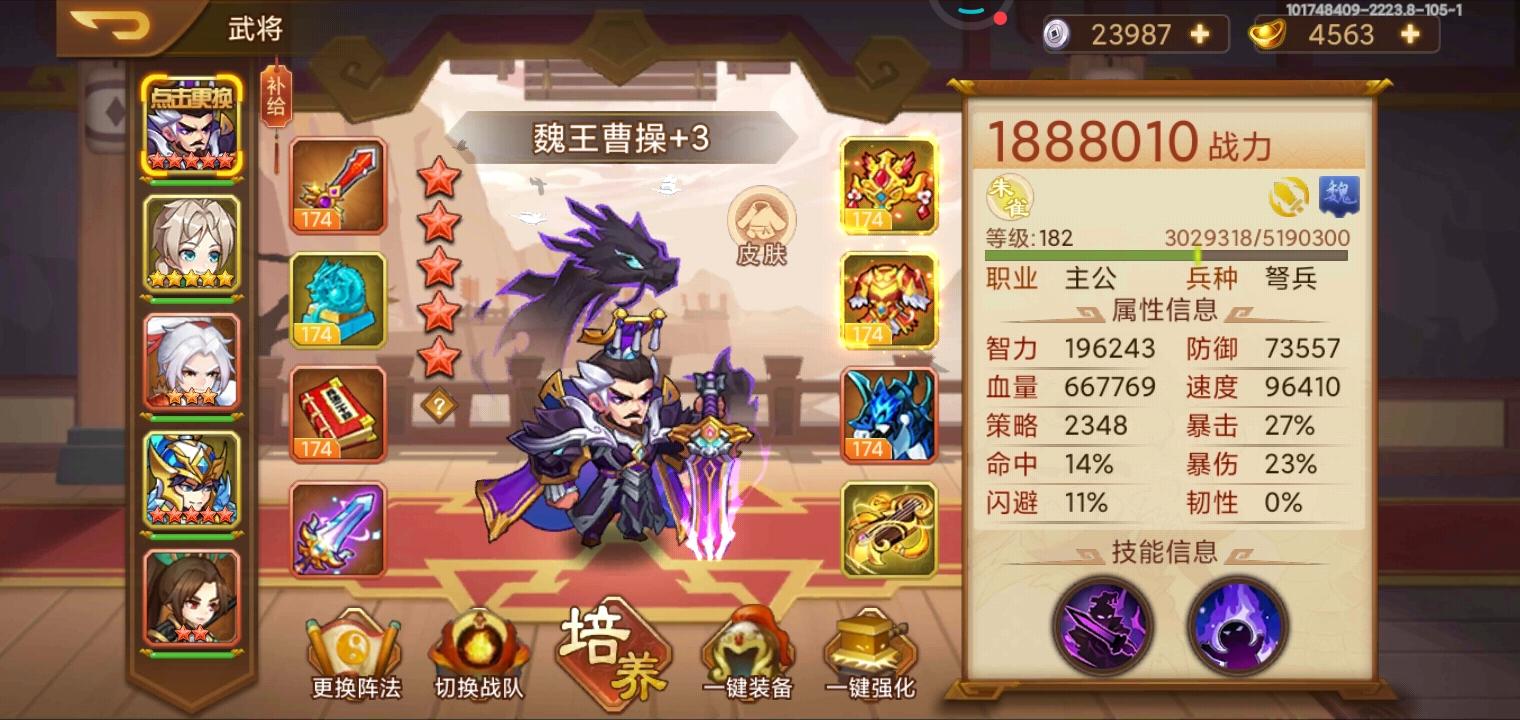Click the blue beast mount slot
This screenshot has height=720, width=1520.
point(888,413)
